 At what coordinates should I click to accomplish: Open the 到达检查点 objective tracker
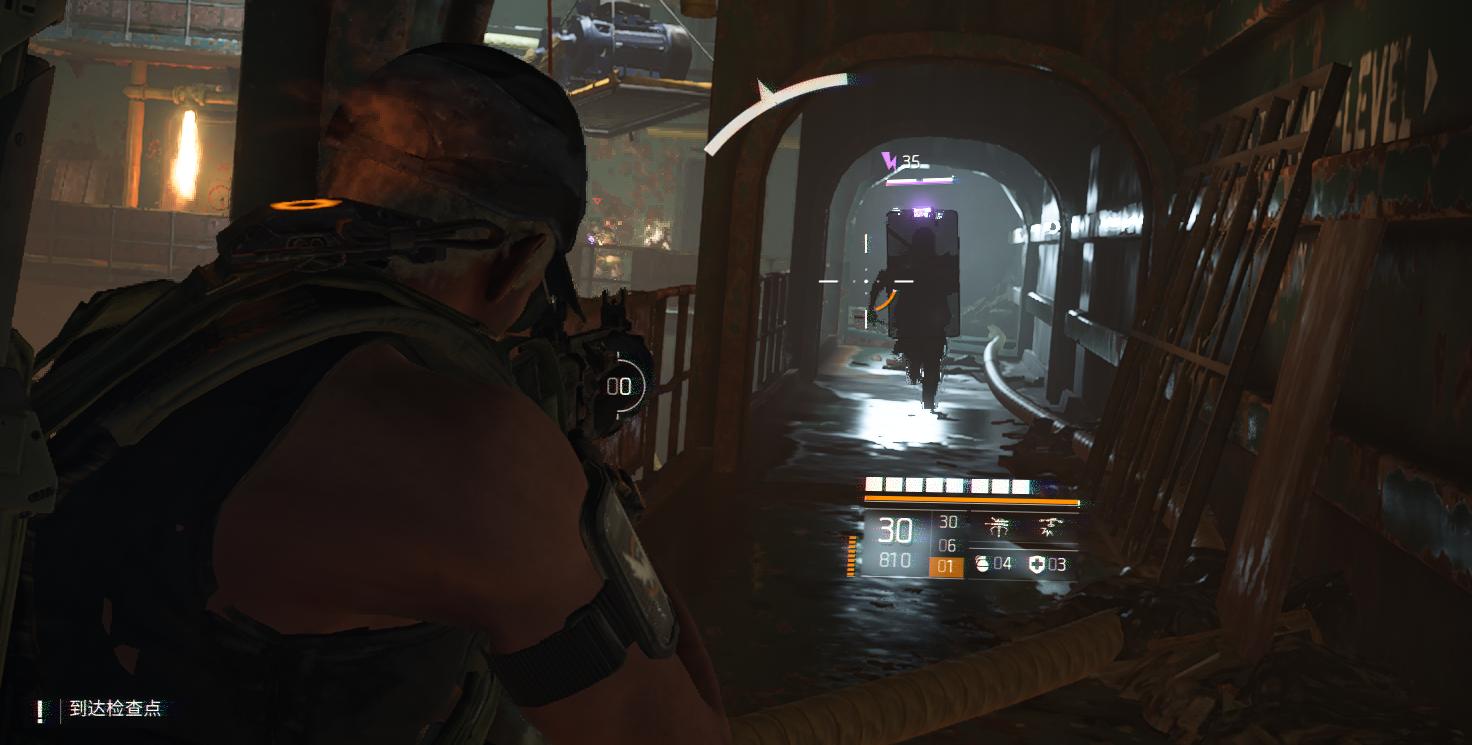click(x=115, y=709)
